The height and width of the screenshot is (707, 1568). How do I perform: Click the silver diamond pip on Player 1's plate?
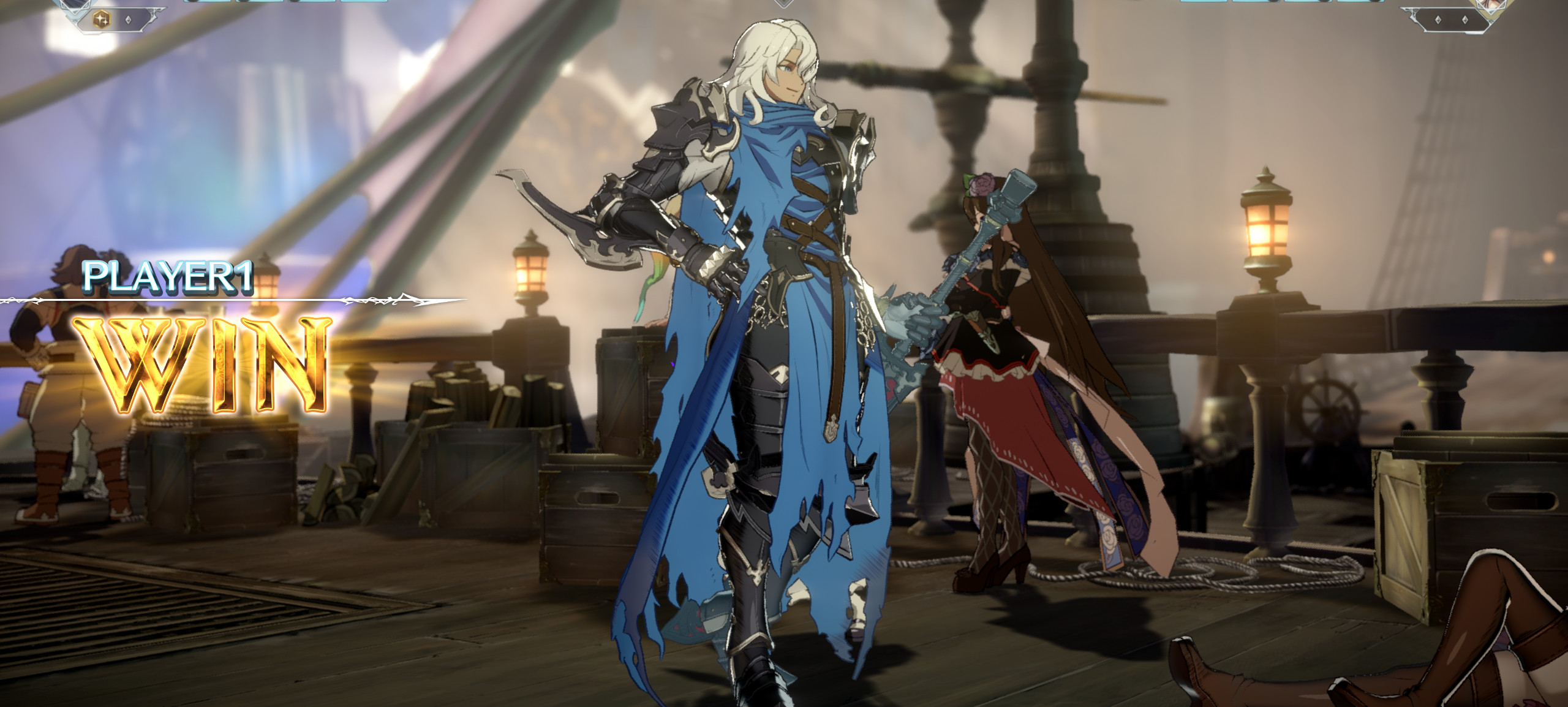pyautogui.click(x=129, y=20)
